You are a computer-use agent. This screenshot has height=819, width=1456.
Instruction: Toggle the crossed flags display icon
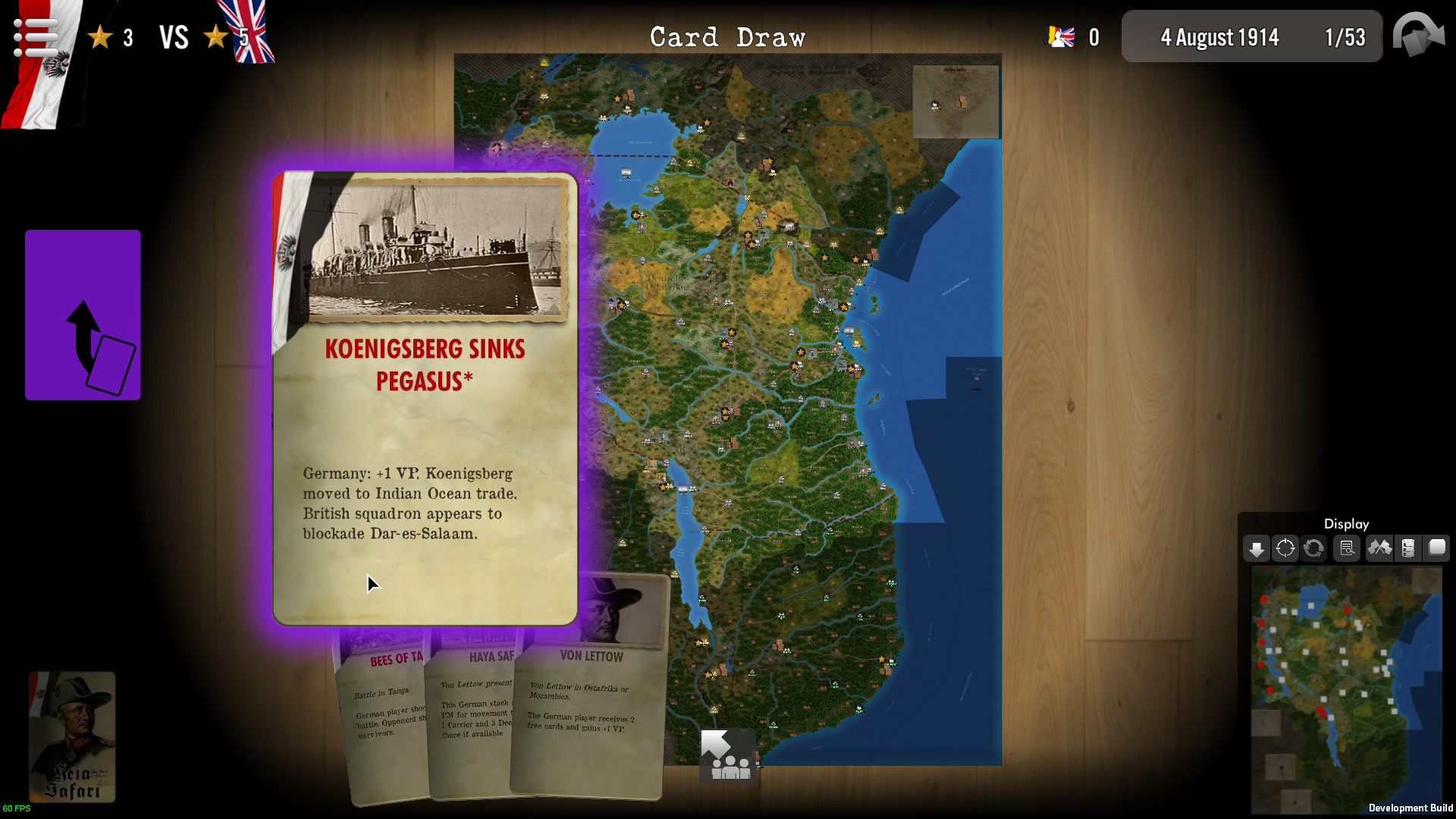pyautogui.click(x=1380, y=548)
